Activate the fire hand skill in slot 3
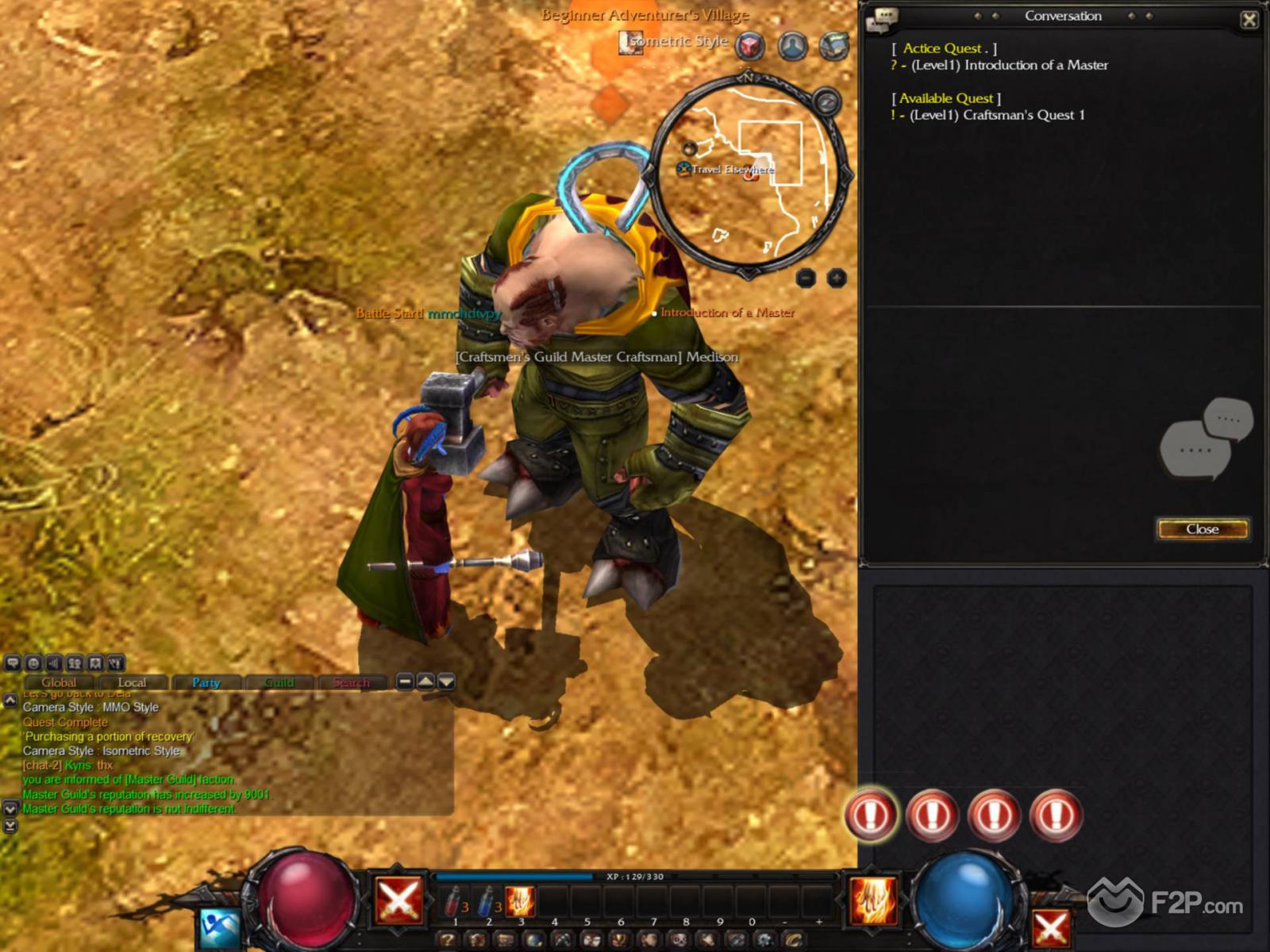Viewport: 1270px width, 952px height. click(521, 902)
